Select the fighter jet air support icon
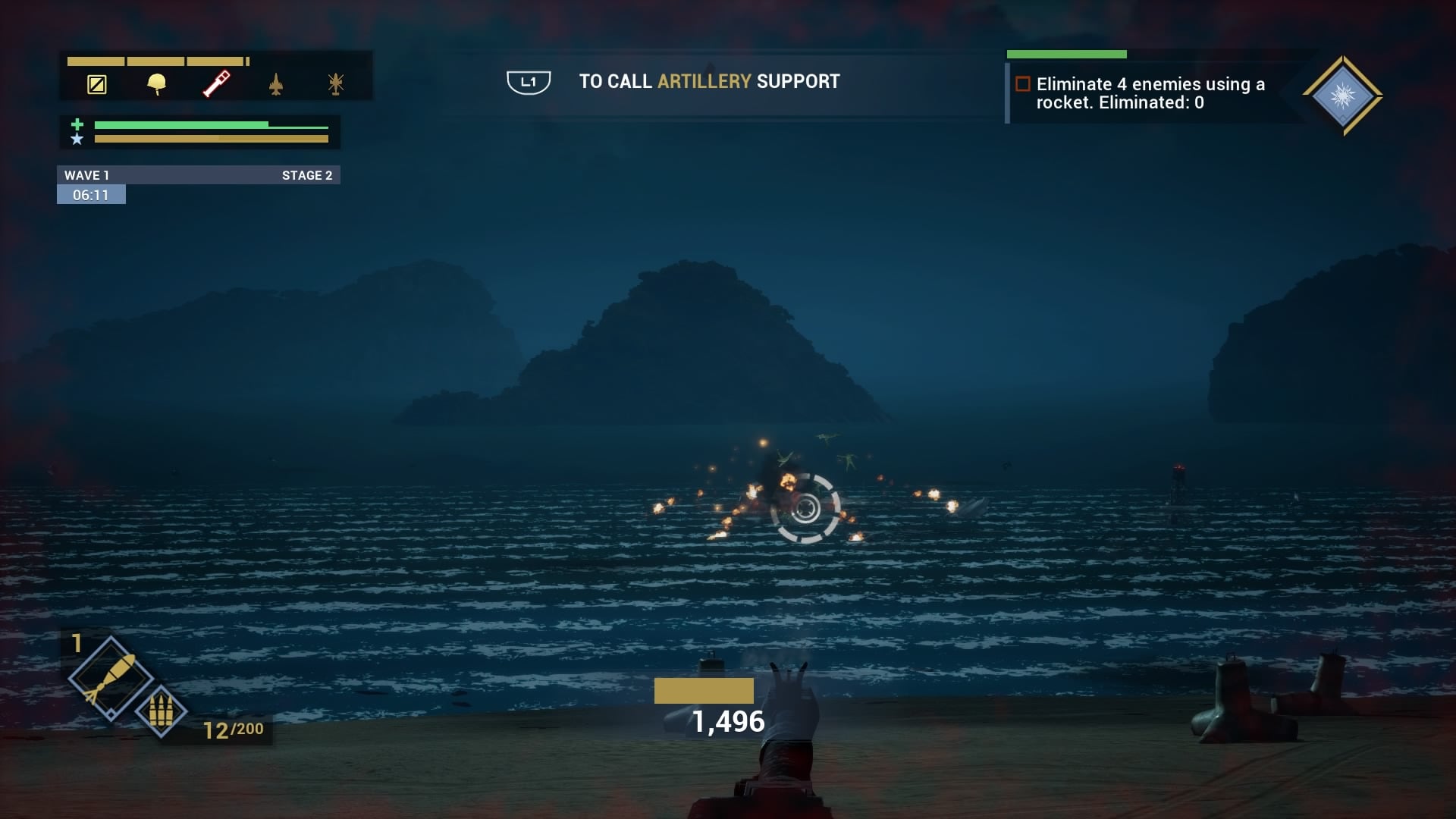 click(x=276, y=84)
